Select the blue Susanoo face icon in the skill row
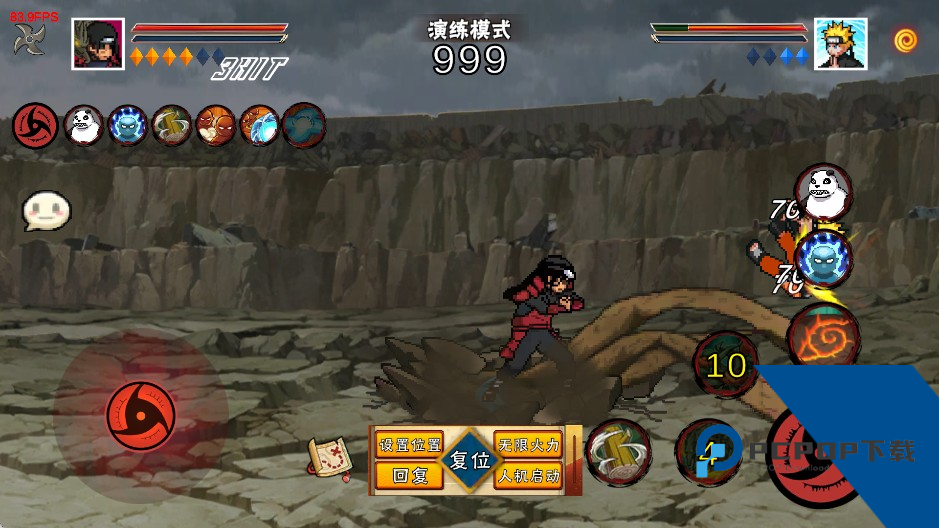The image size is (939, 528). (128, 125)
